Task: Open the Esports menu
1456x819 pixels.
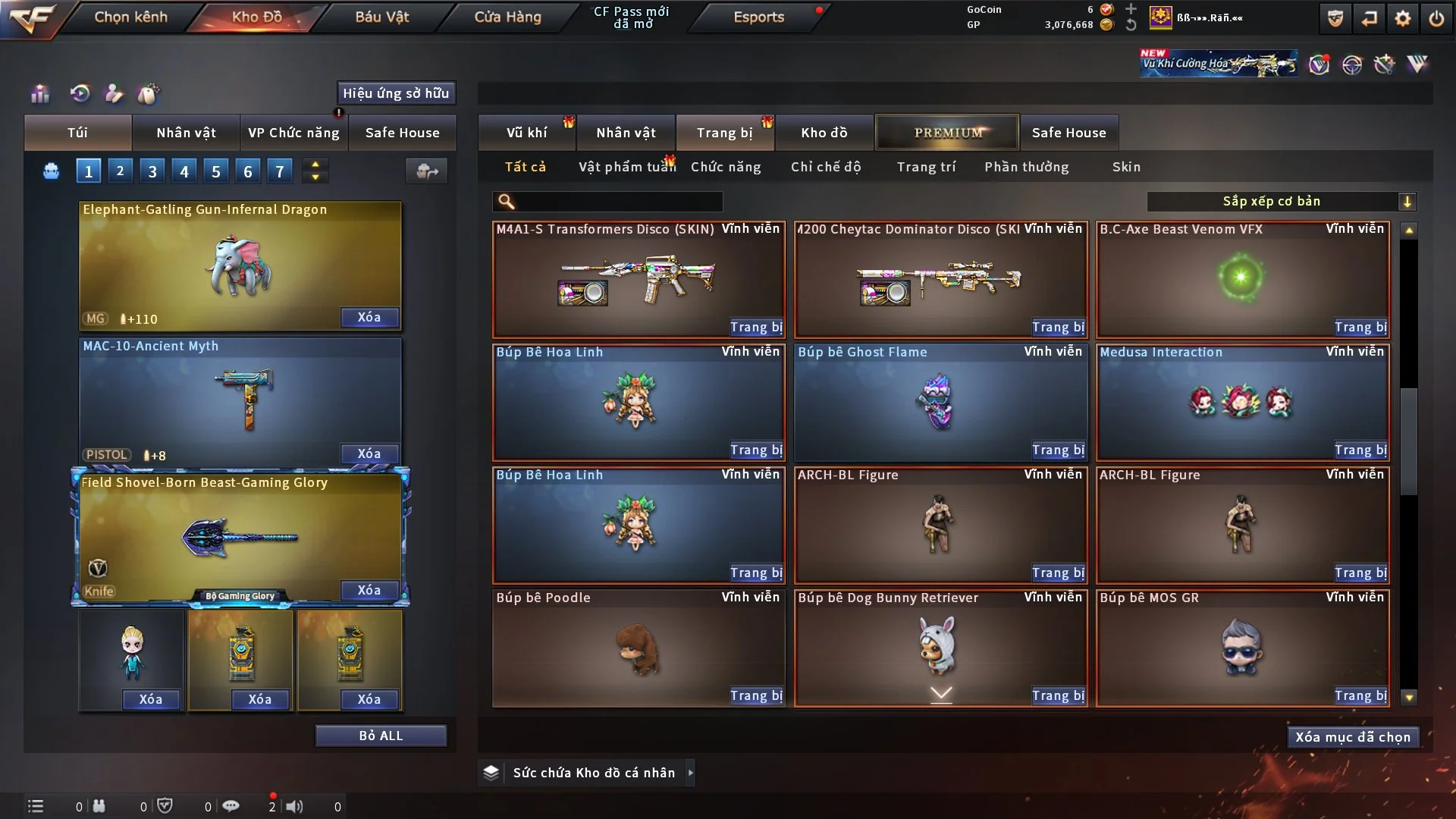Action: [758, 17]
